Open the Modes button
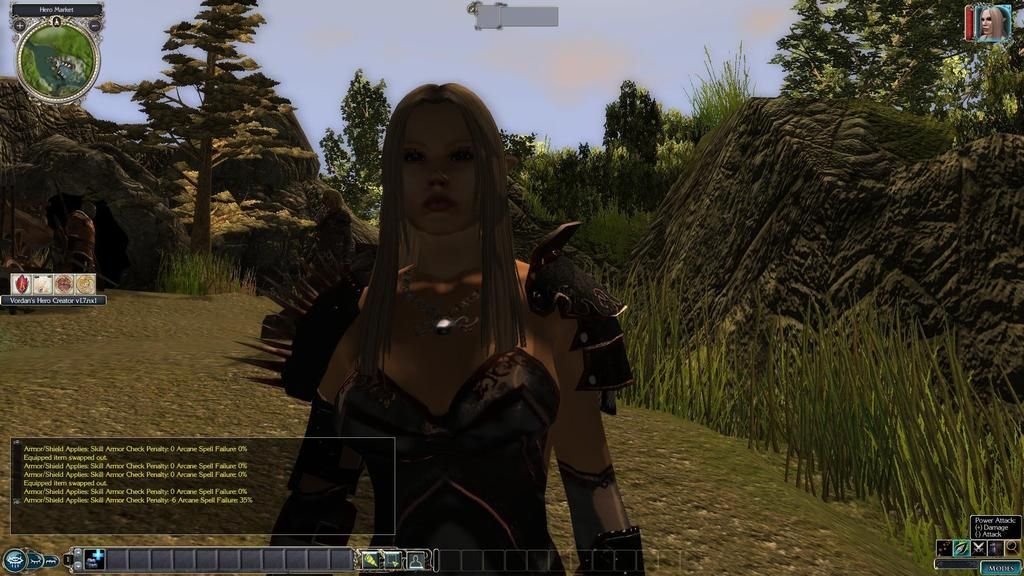Viewport: 1024px width, 576px height. coord(999,568)
